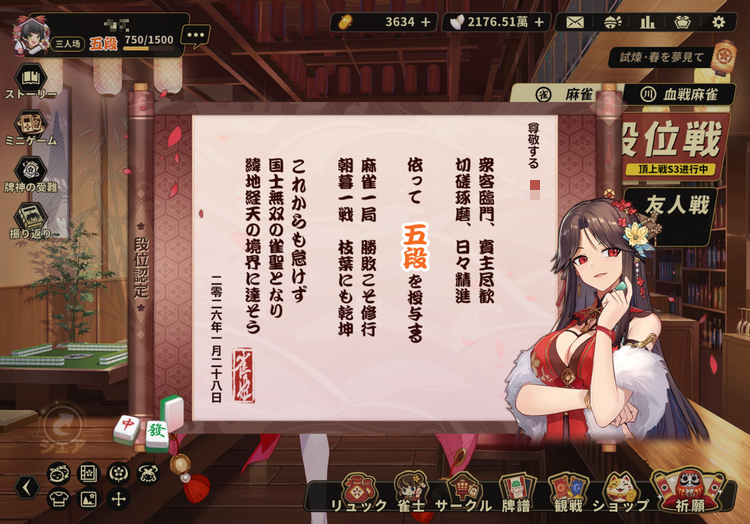Open the settings gear icon
The width and height of the screenshot is (750, 524).
pos(718,22)
